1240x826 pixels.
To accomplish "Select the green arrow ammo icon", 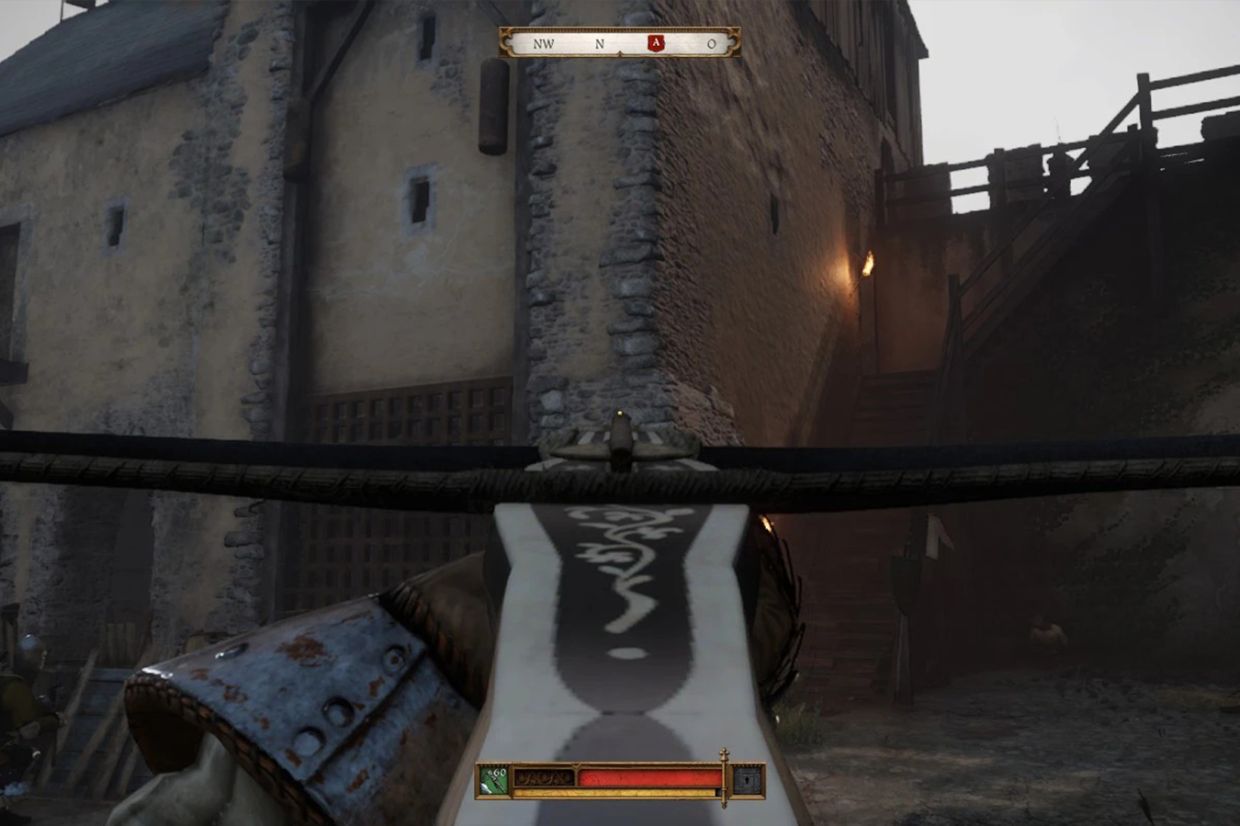I will (x=494, y=780).
